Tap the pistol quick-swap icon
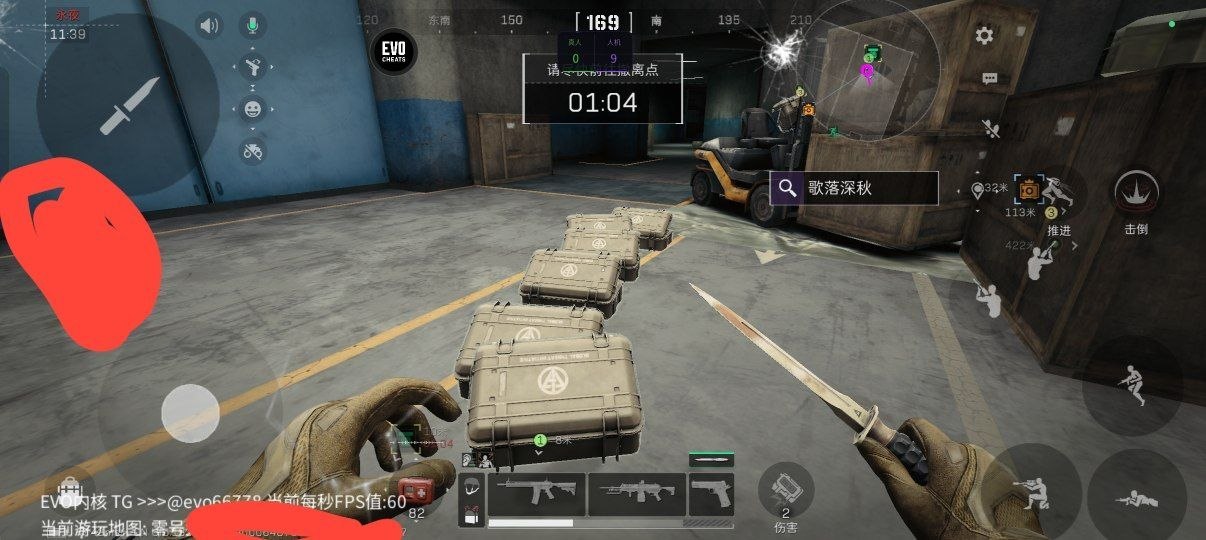The width and height of the screenshot is (1206, 540). click(253, 68)
